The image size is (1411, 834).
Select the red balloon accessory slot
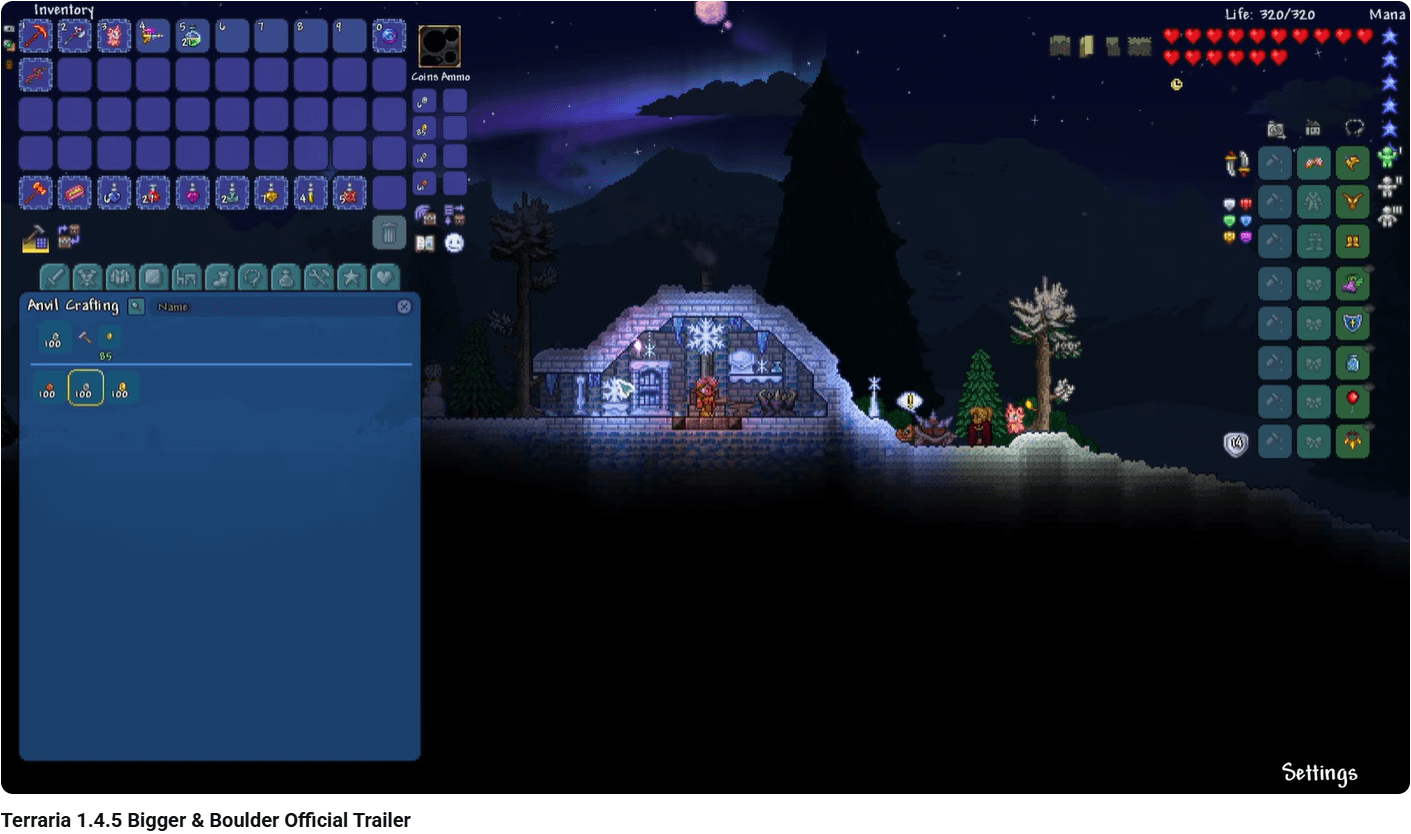pos(1352,402)
